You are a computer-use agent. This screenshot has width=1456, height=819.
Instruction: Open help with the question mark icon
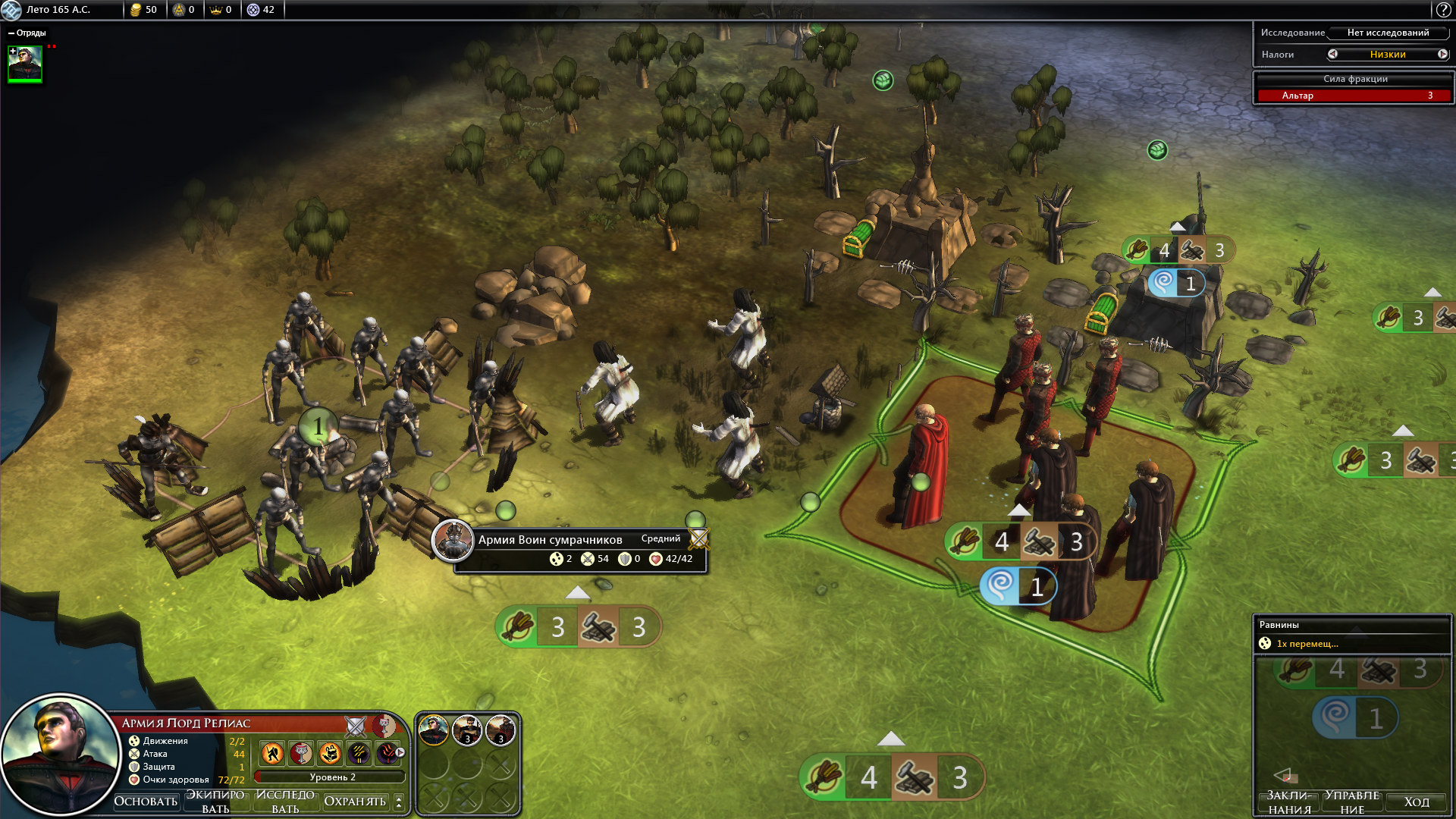pos(1443,10)
